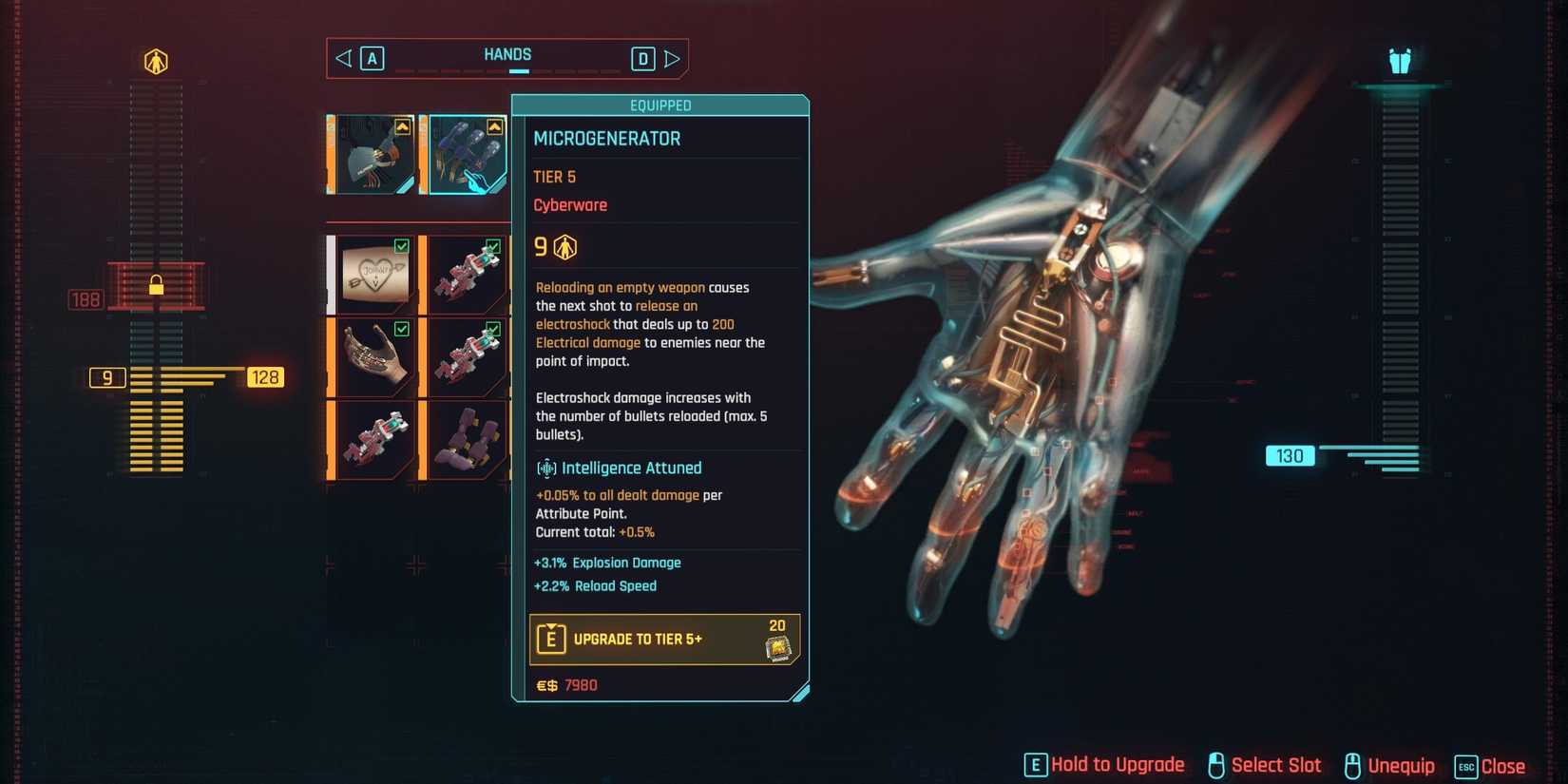Go to the previous cyberware category arrow
This screenshot has height=784, width=1568.
tap(344, 59)
